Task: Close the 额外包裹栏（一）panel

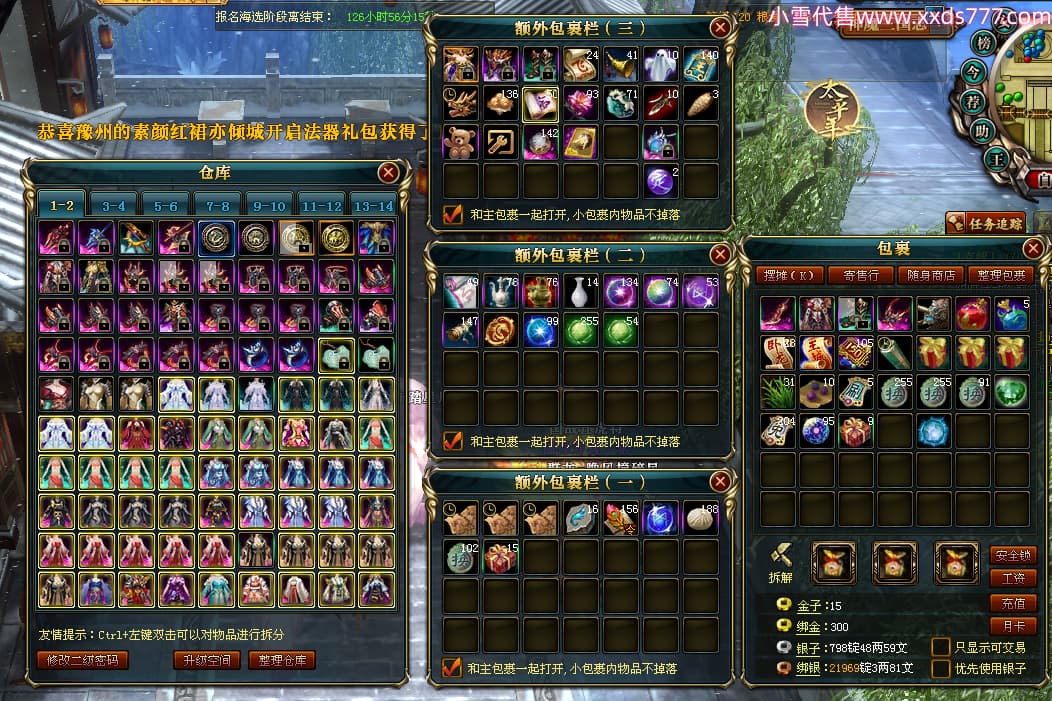Action: click(x=719, y=482)
